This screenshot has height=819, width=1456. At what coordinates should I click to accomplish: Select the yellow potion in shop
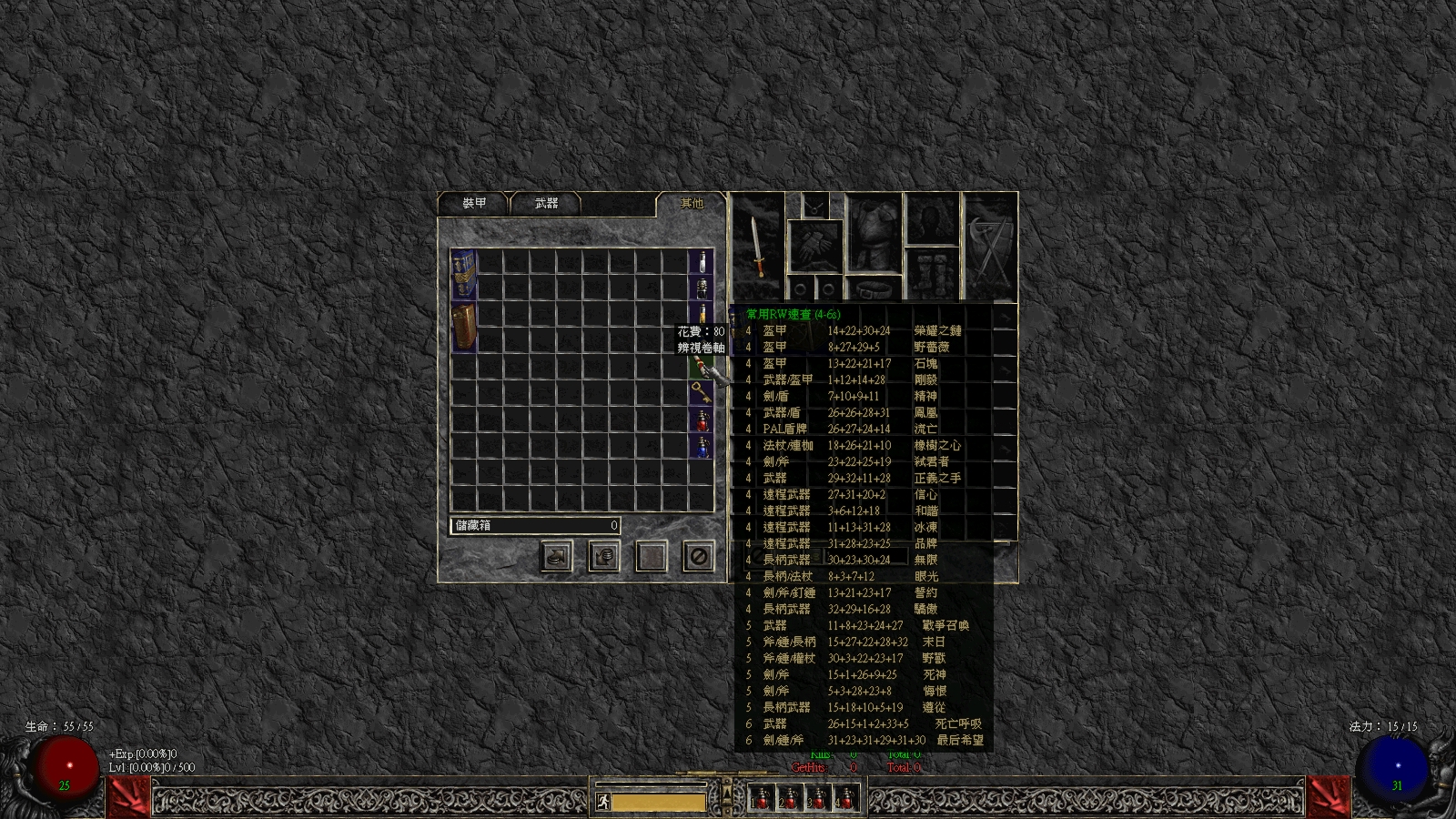[702, 314]
